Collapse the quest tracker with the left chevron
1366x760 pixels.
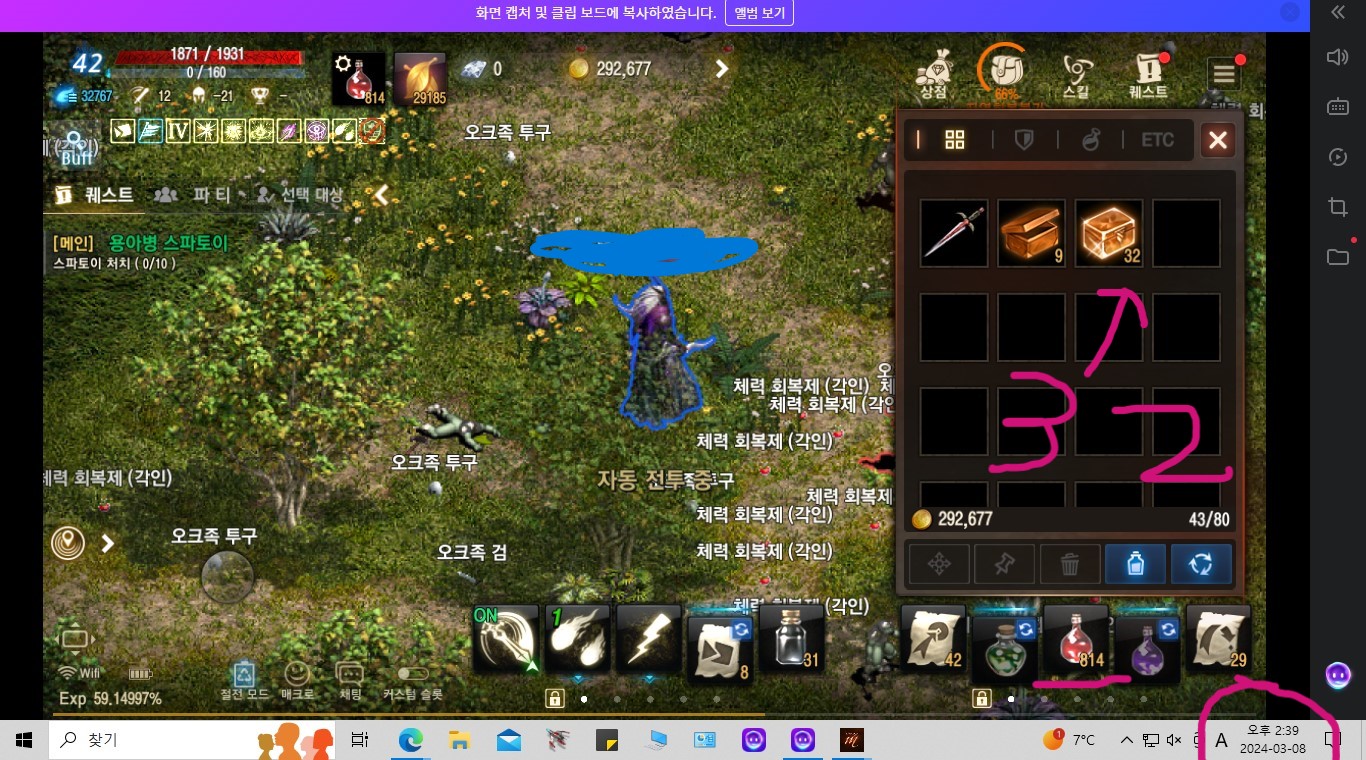[x=380, y=196]
